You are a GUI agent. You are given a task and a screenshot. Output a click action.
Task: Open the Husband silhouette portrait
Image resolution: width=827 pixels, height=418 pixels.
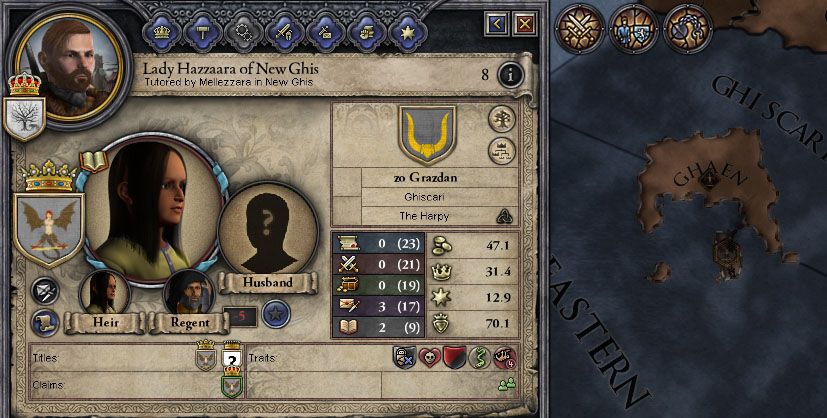267,230
